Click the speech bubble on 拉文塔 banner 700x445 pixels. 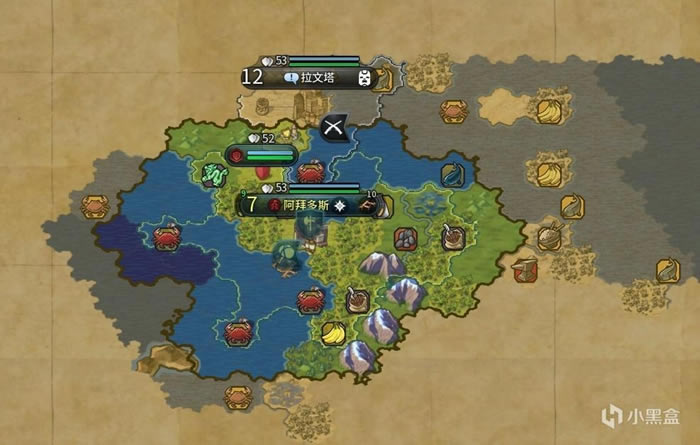(x=290, y=77)
